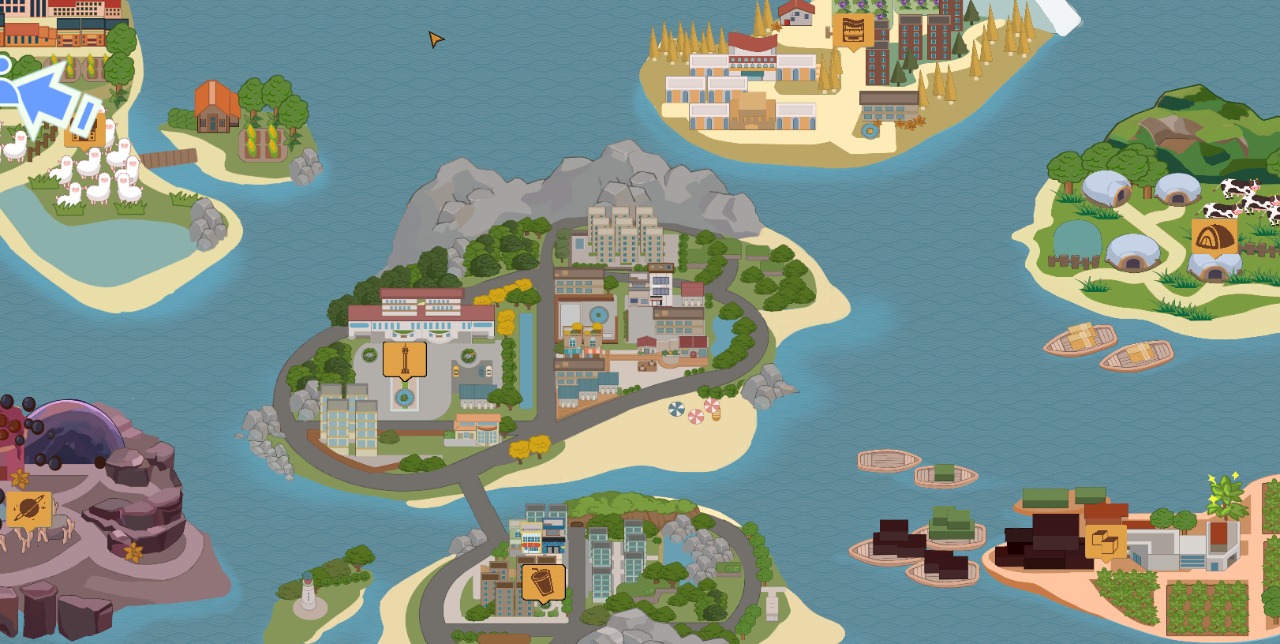Select the shelf marker on the northern island

coord(853,31)
